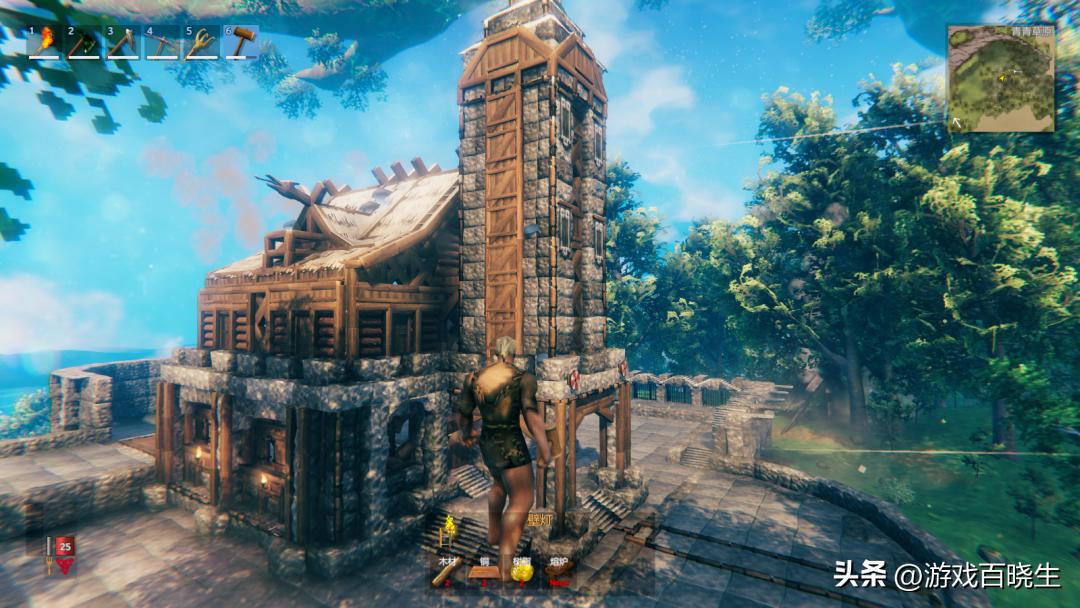
Task: Equip the building hammer in slot 6
Action: click(240, 43)
